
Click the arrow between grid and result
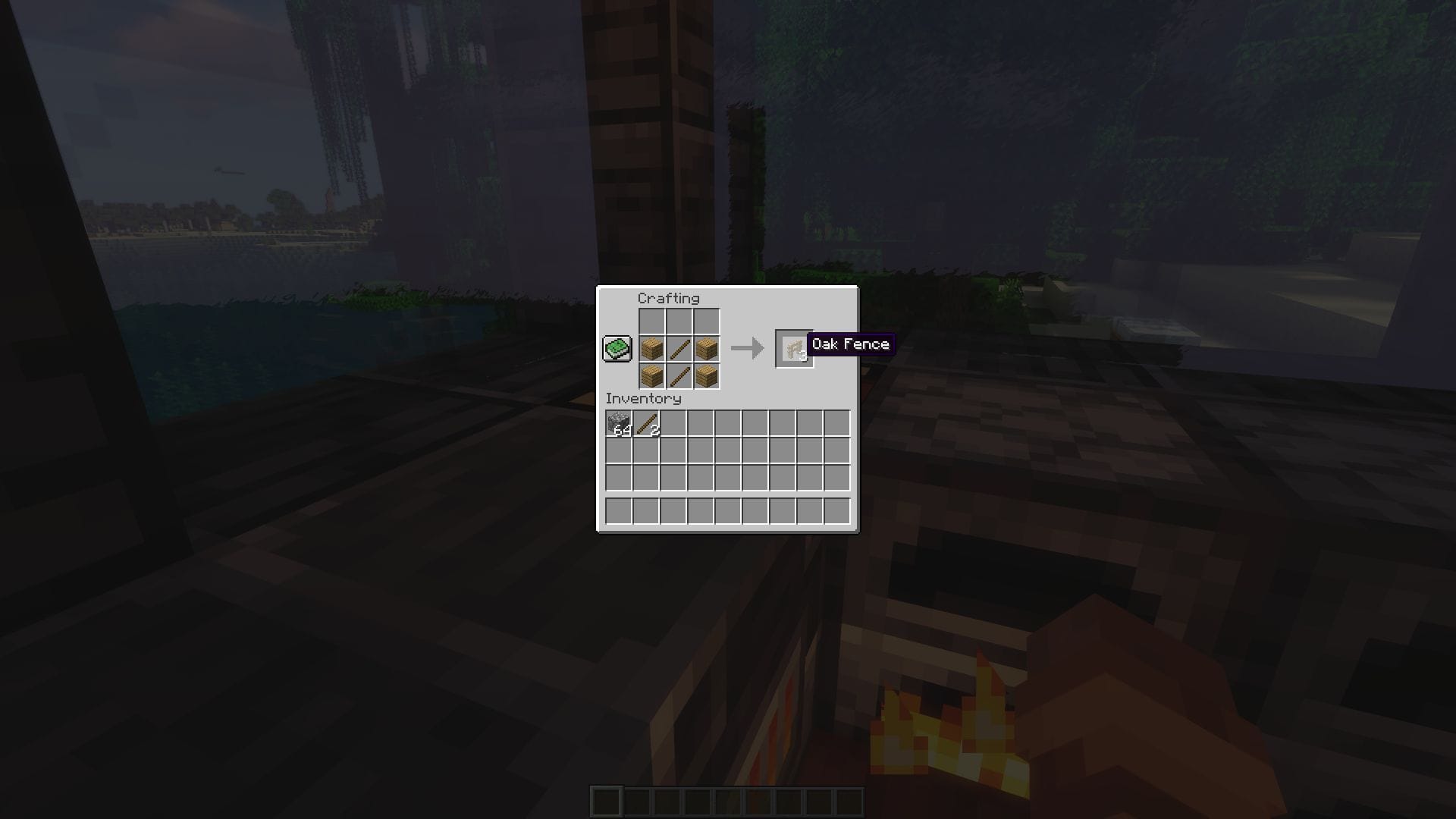746,349
